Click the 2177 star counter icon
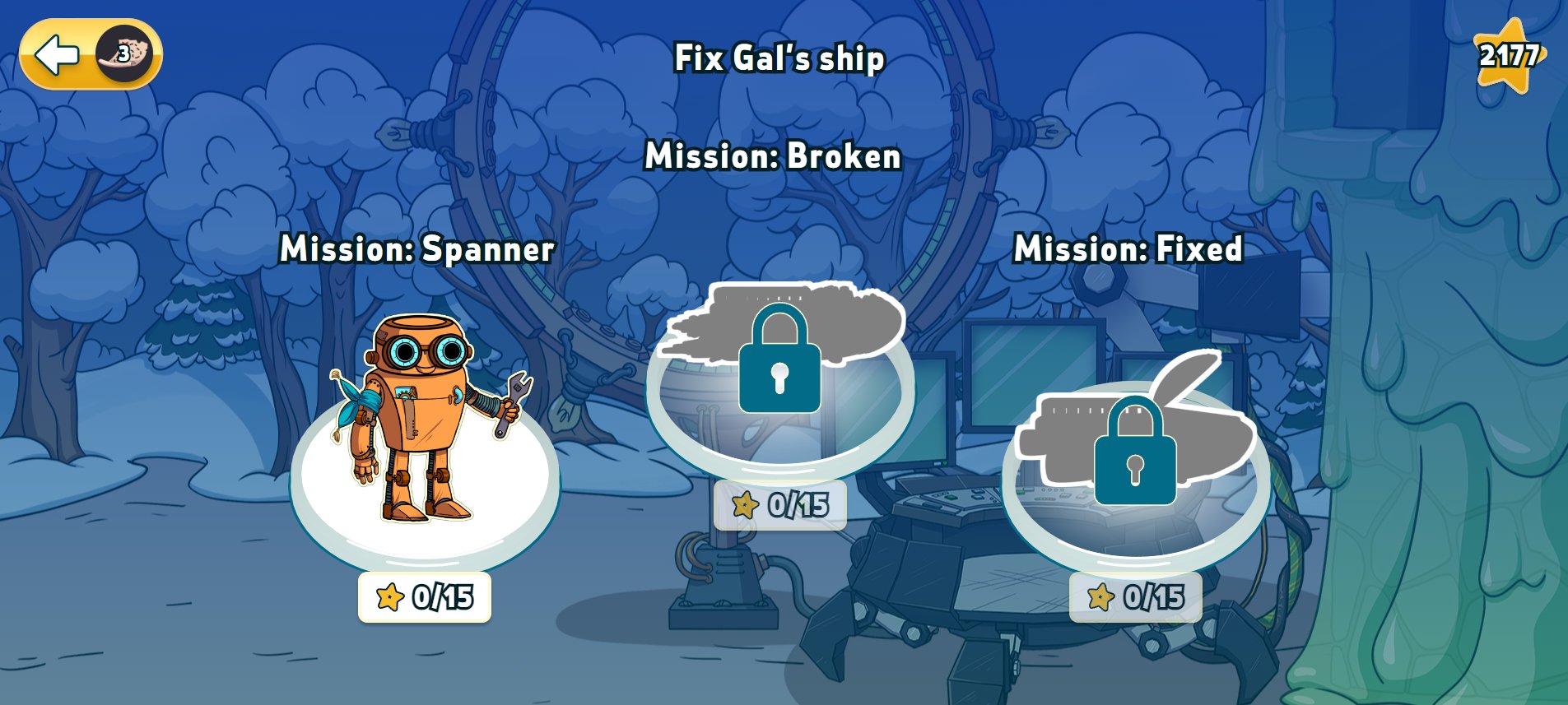The image size is (1568, 705). (x=1508, y=56)
